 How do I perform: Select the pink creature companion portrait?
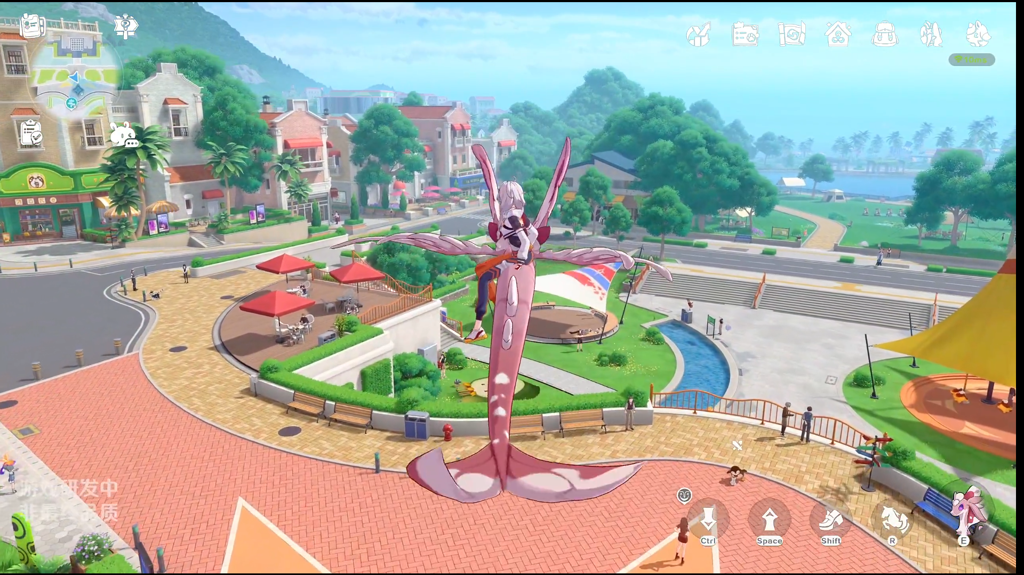pyautogui.click(x=966, y=511)
